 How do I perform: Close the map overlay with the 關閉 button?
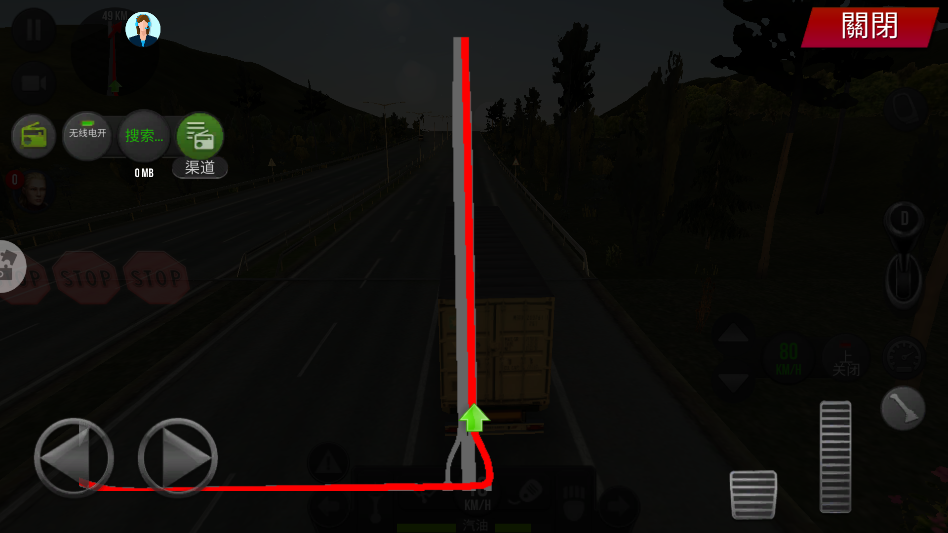[869, 26]
